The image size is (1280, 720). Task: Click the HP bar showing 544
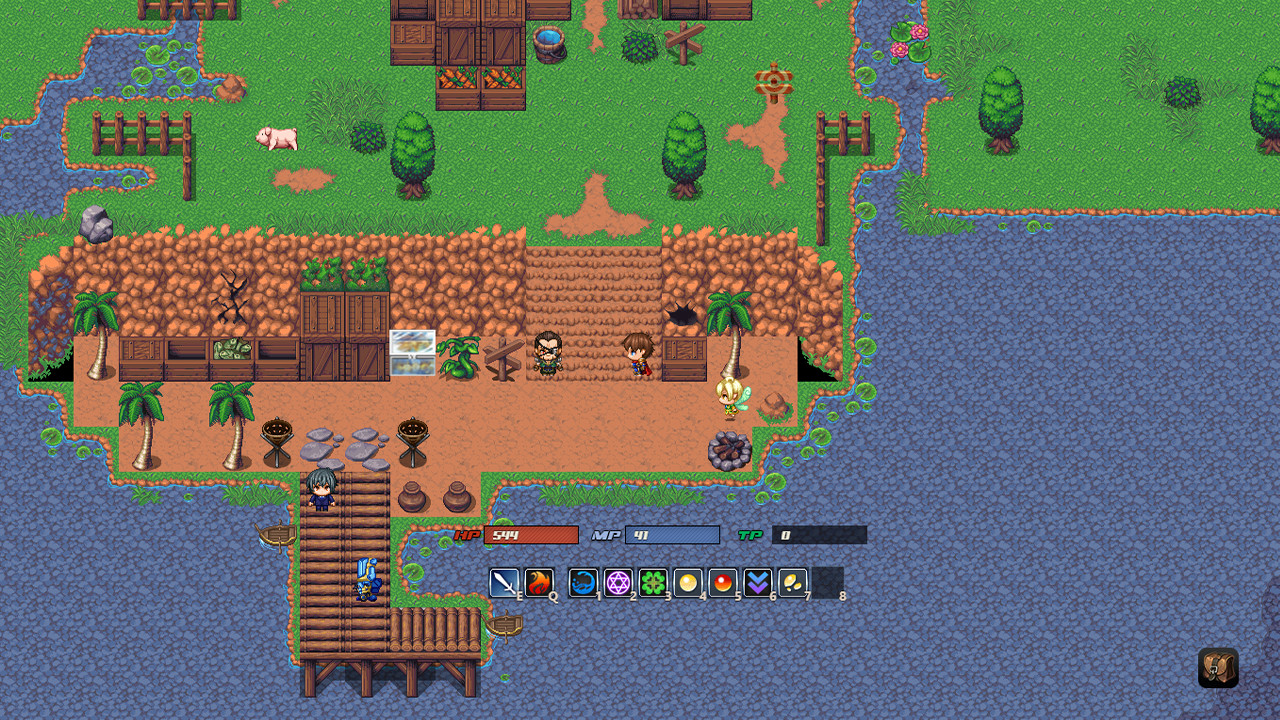tap(535, 535)
